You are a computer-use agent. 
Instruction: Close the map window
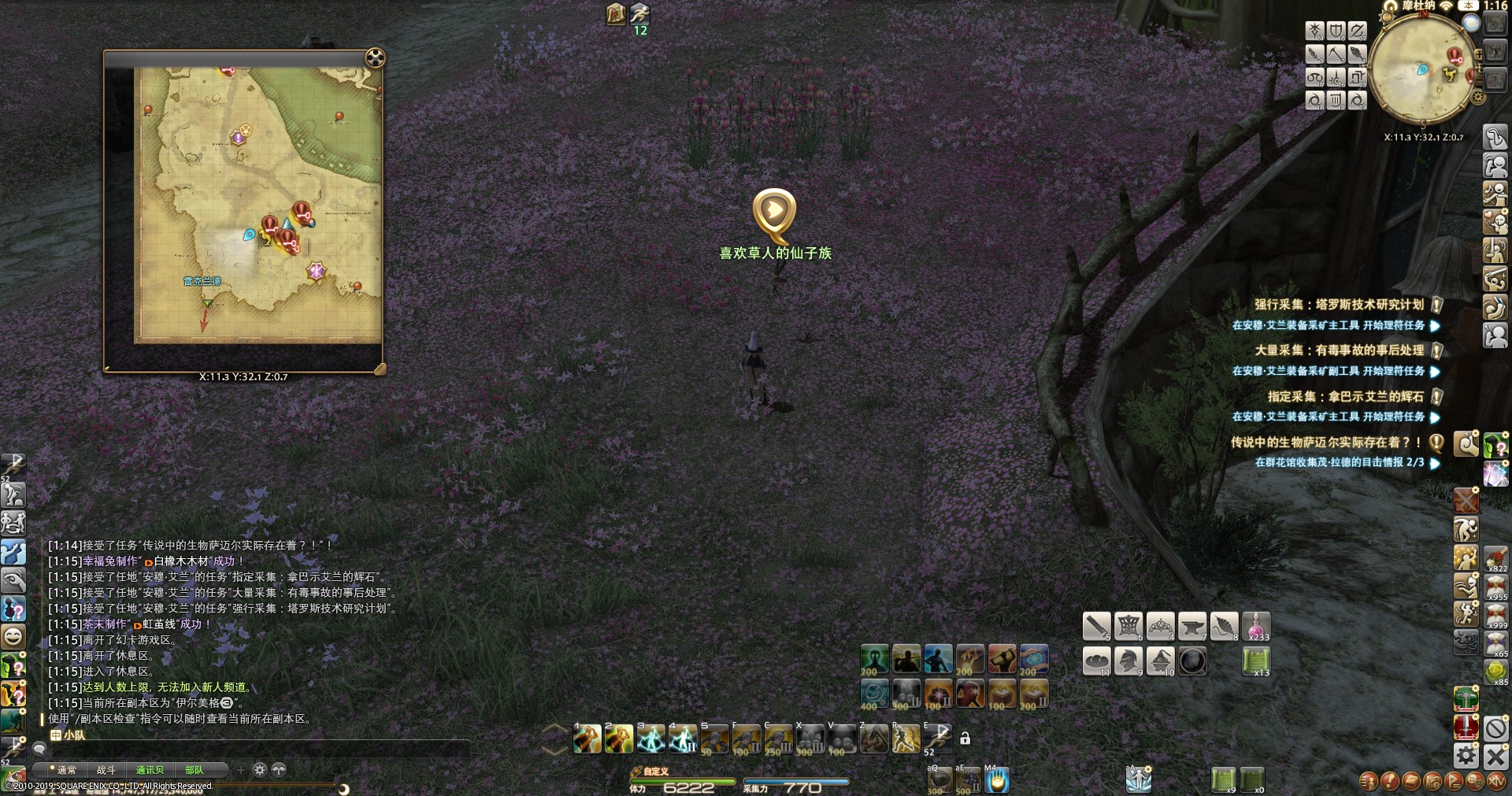pos(376,57)
